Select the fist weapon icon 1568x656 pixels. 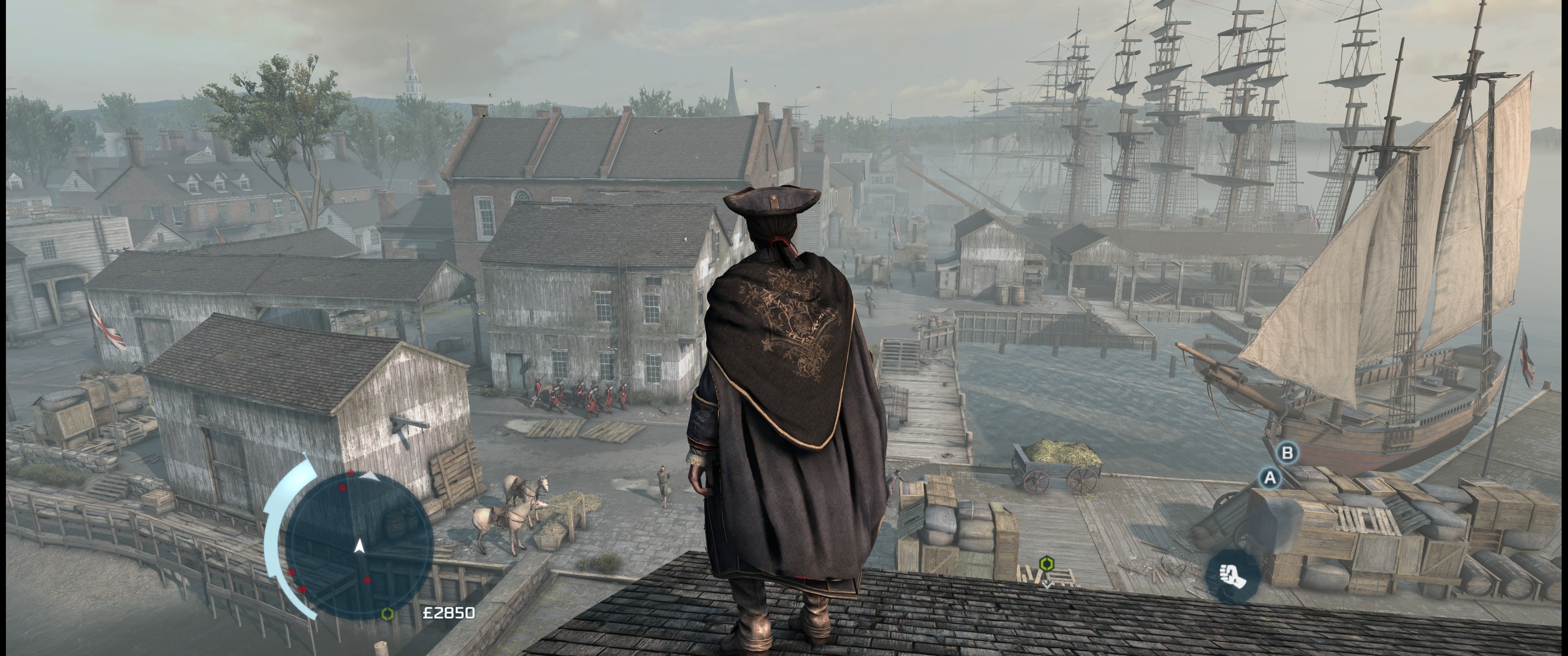pos(1233,574)
